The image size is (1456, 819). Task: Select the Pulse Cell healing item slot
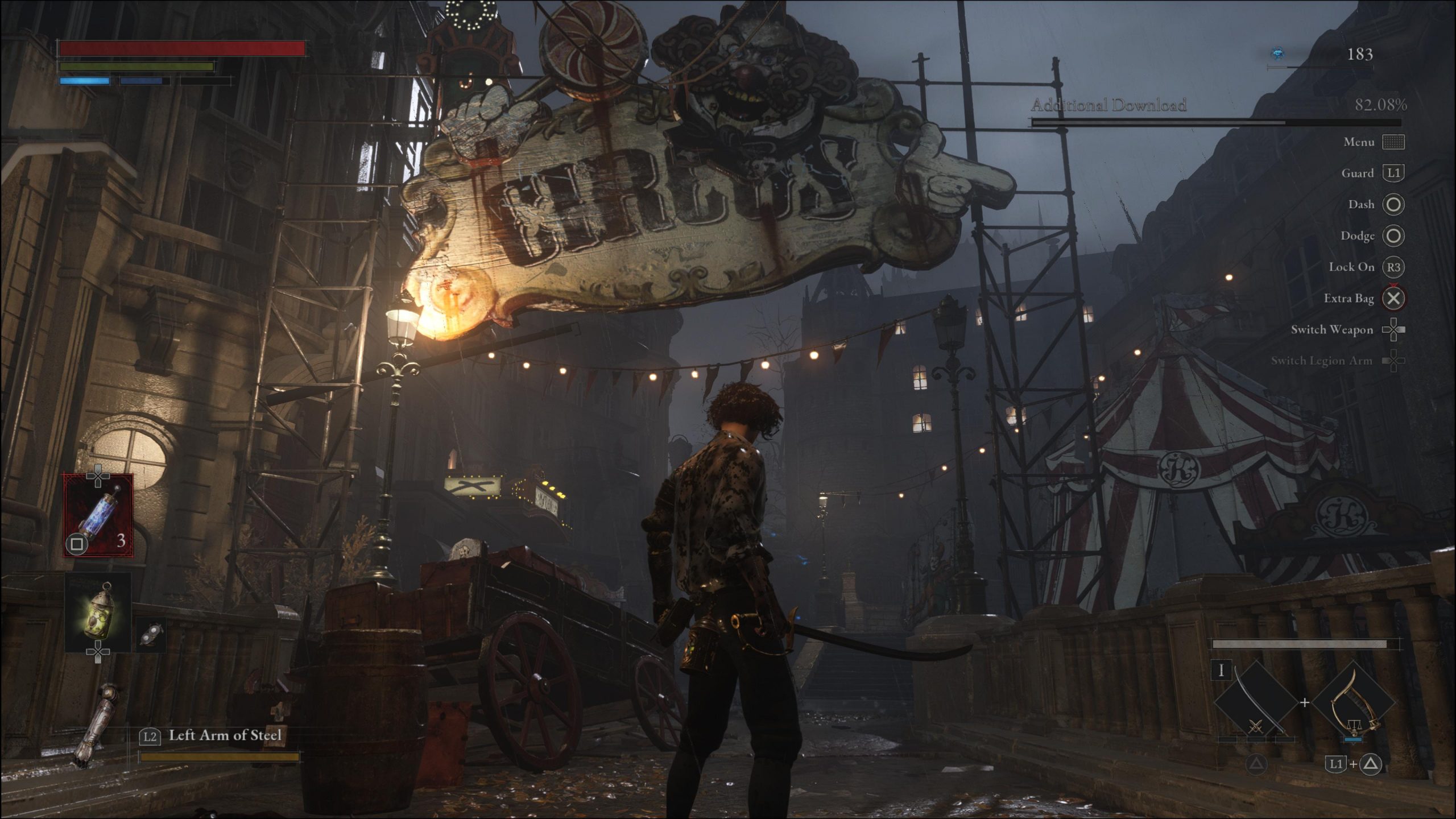pos(98,515)
